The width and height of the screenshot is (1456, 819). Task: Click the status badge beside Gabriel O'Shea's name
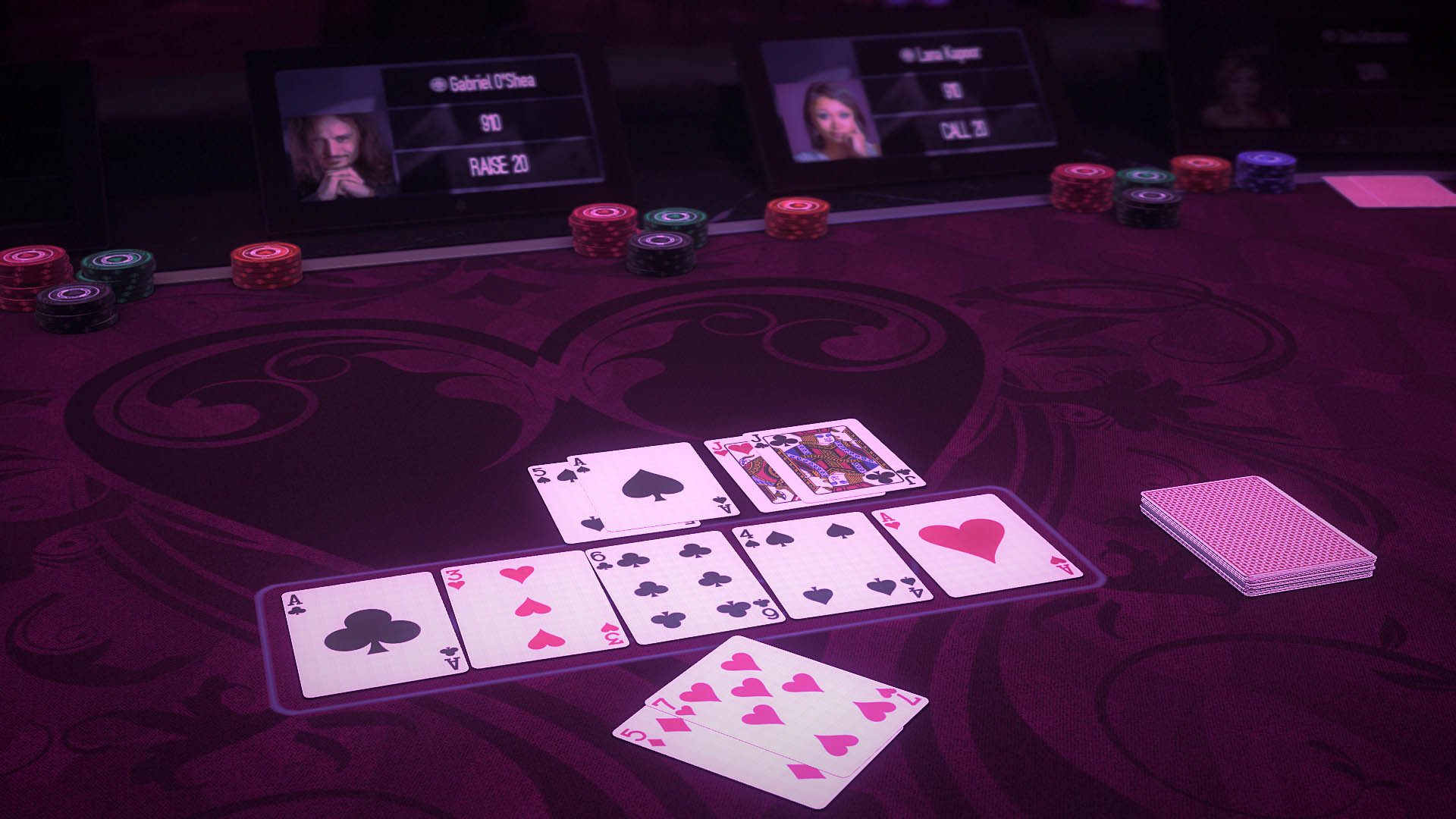coord(437,83)
